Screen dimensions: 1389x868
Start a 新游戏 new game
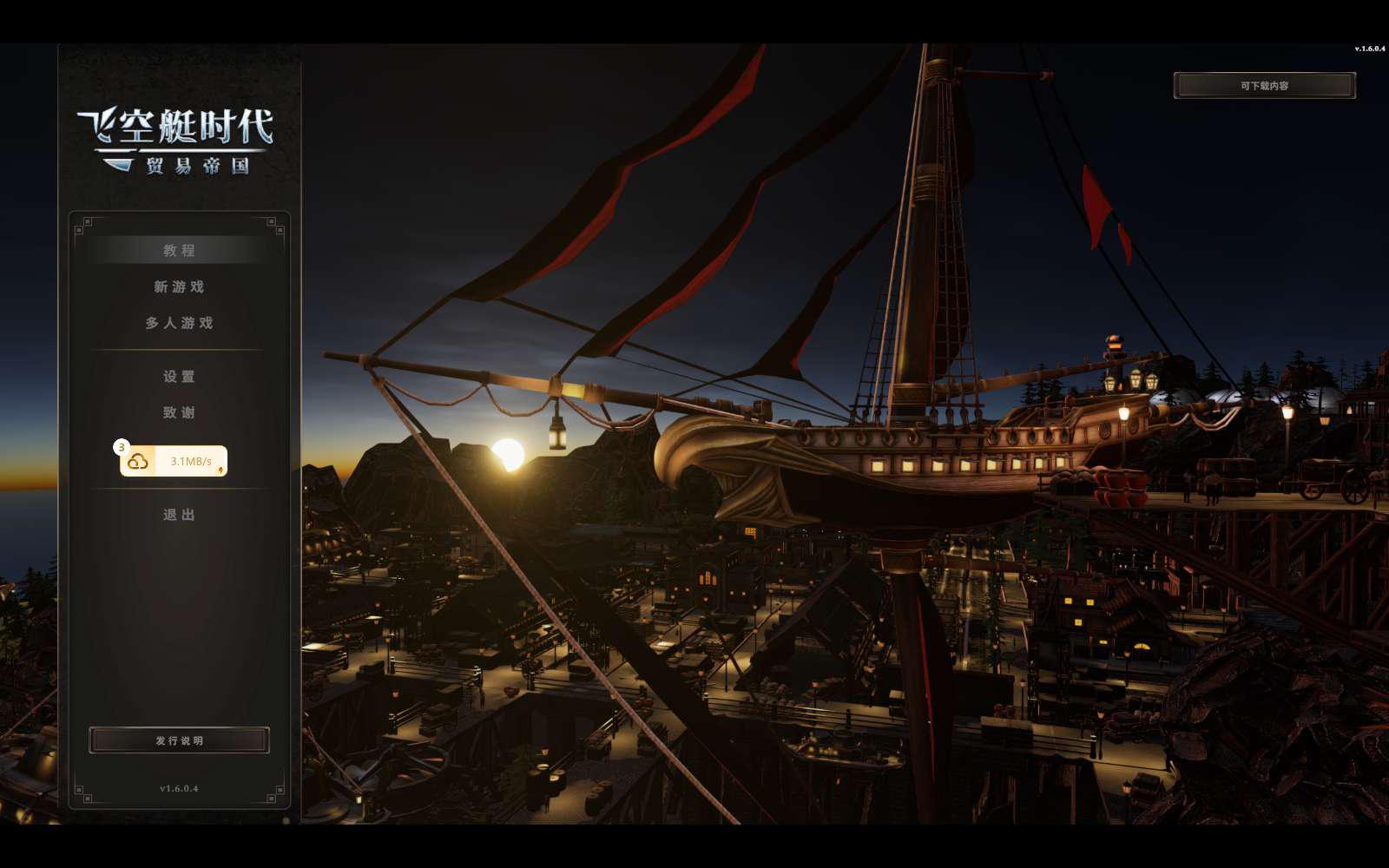(x=179, y=287)
